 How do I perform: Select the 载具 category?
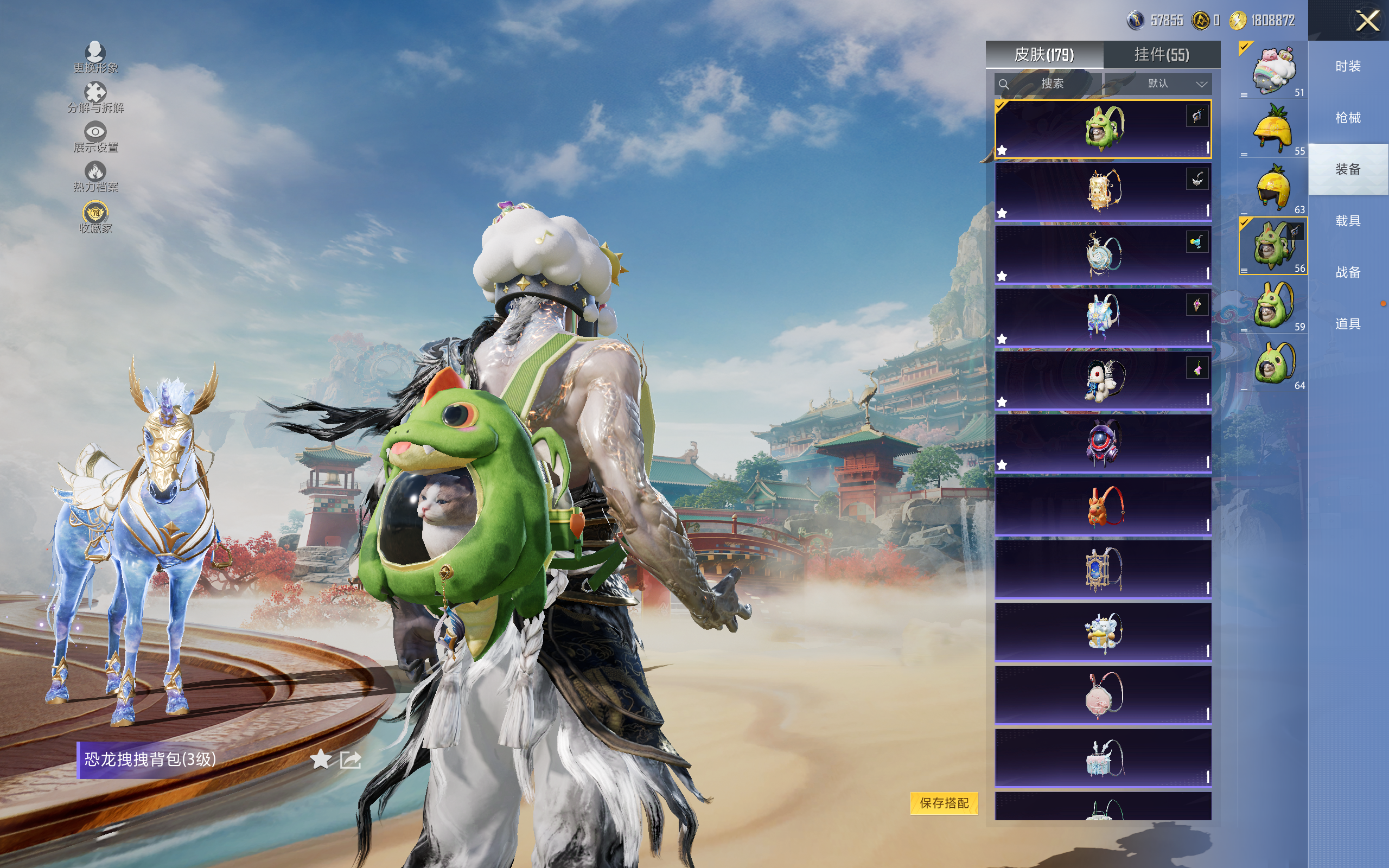1348,221
